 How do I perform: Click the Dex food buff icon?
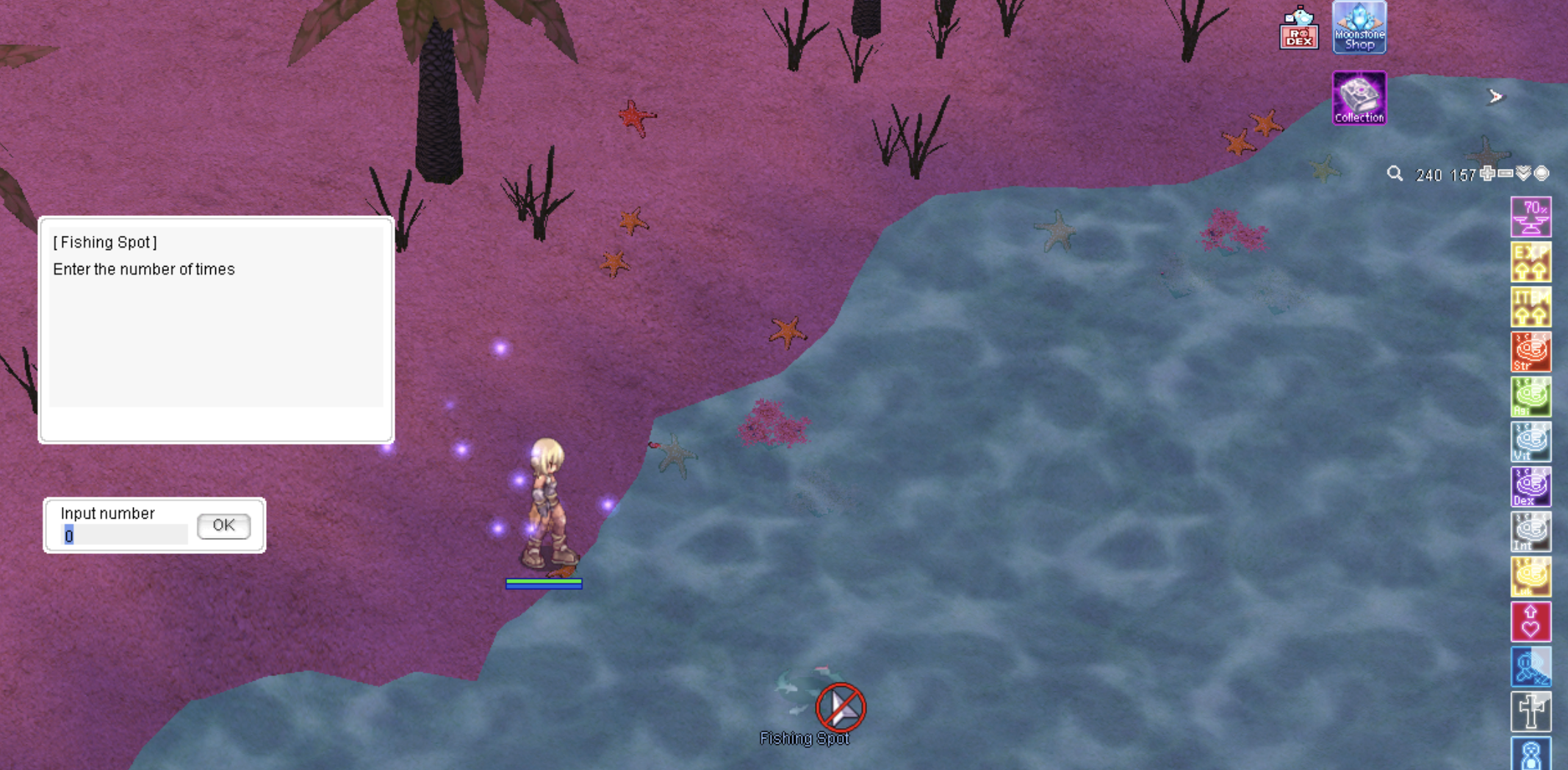[1531, 486]
